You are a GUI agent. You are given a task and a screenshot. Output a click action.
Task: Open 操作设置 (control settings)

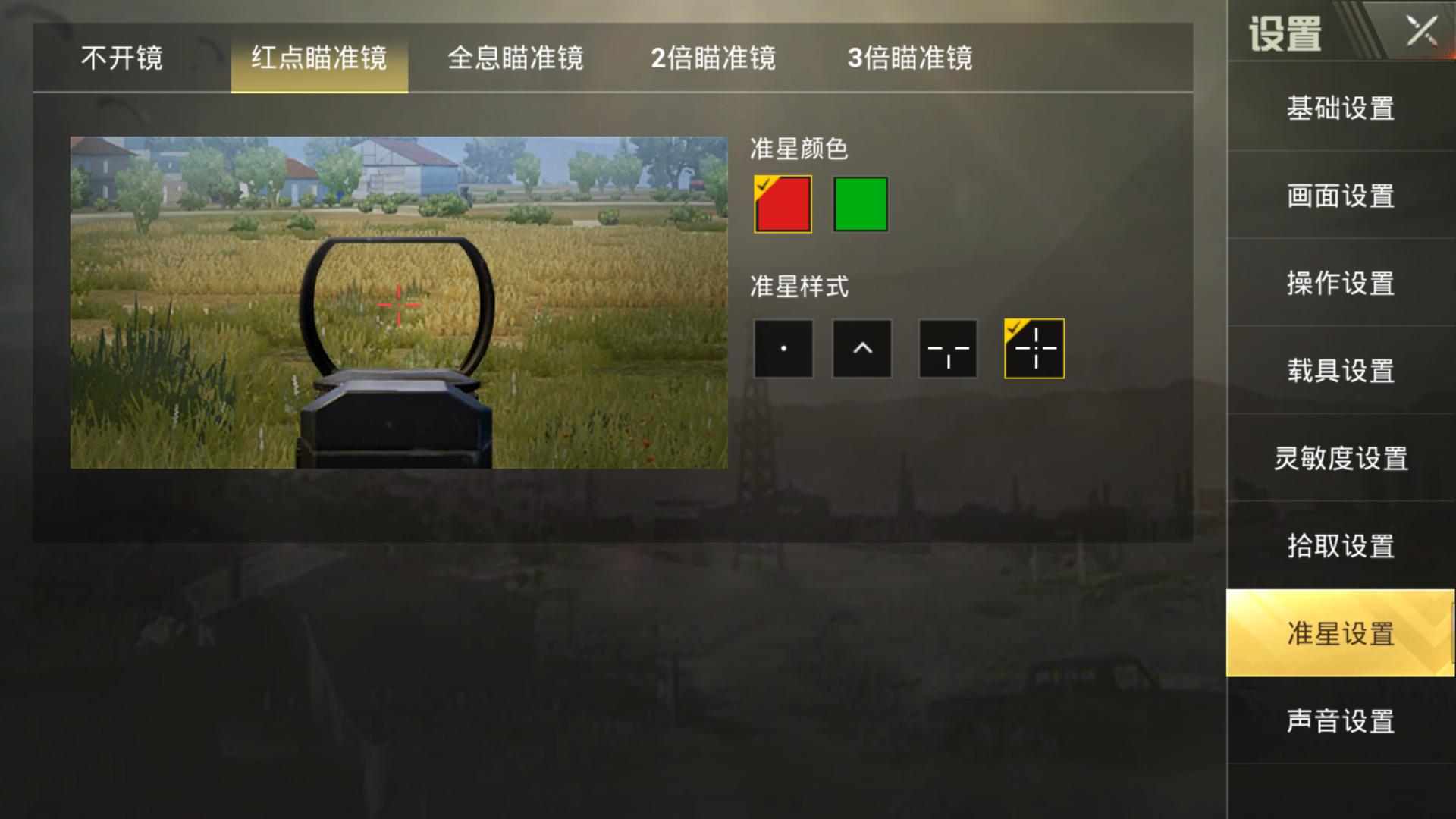coord(1339,284)
